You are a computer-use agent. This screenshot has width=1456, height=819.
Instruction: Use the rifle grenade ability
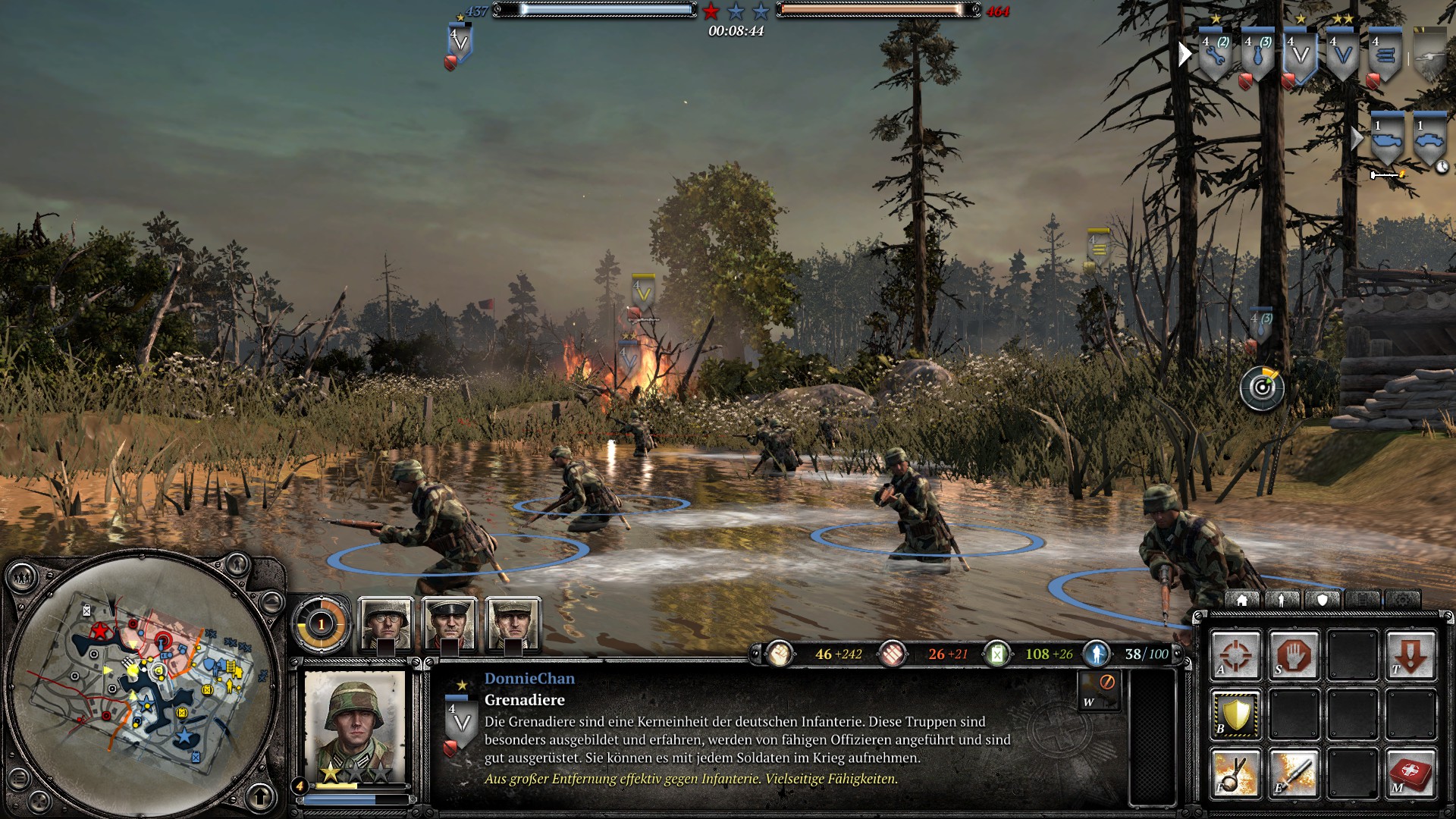(1235, 773)
